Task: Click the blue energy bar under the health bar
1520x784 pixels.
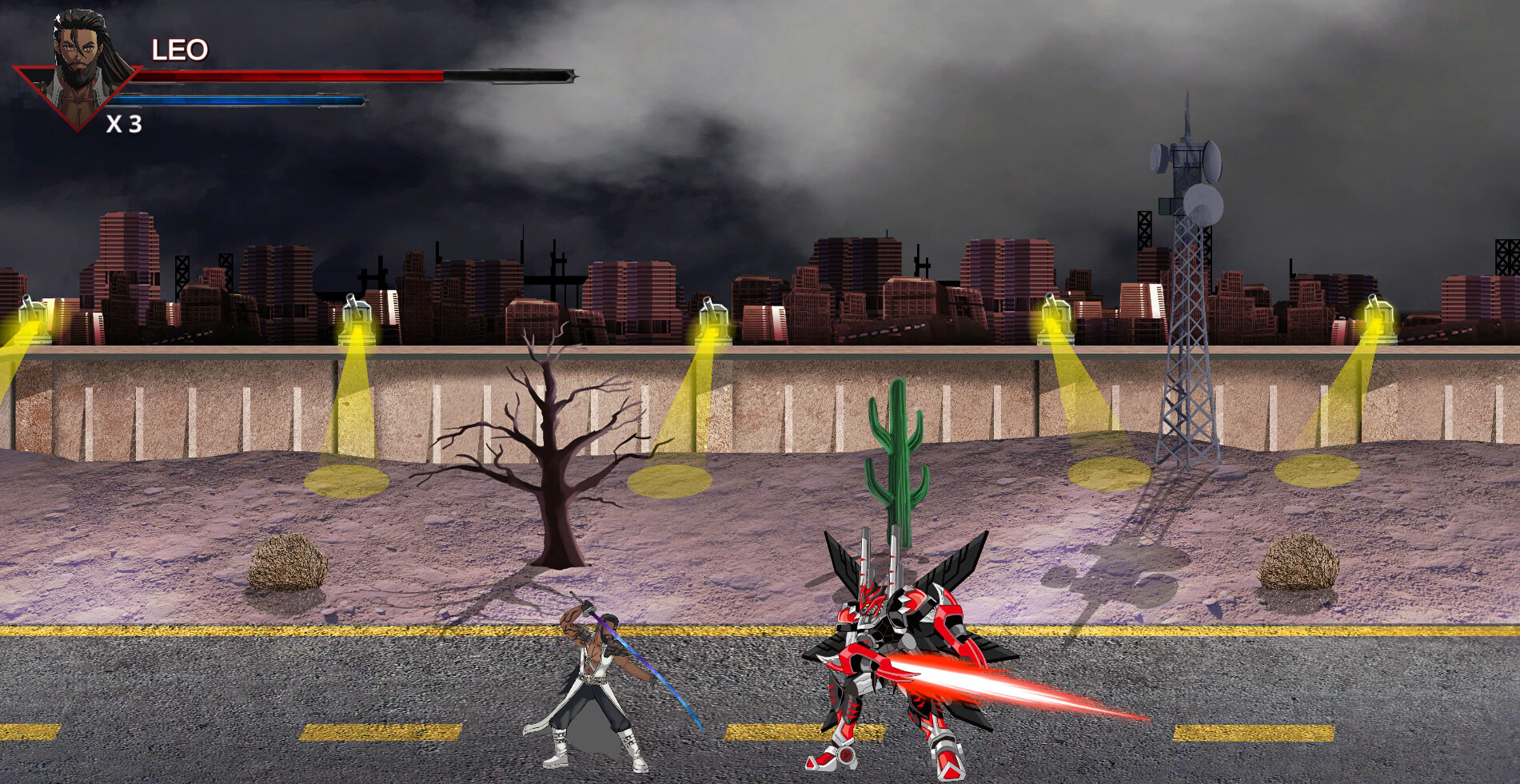Action: pyautogui.click(x=240, y=101)
